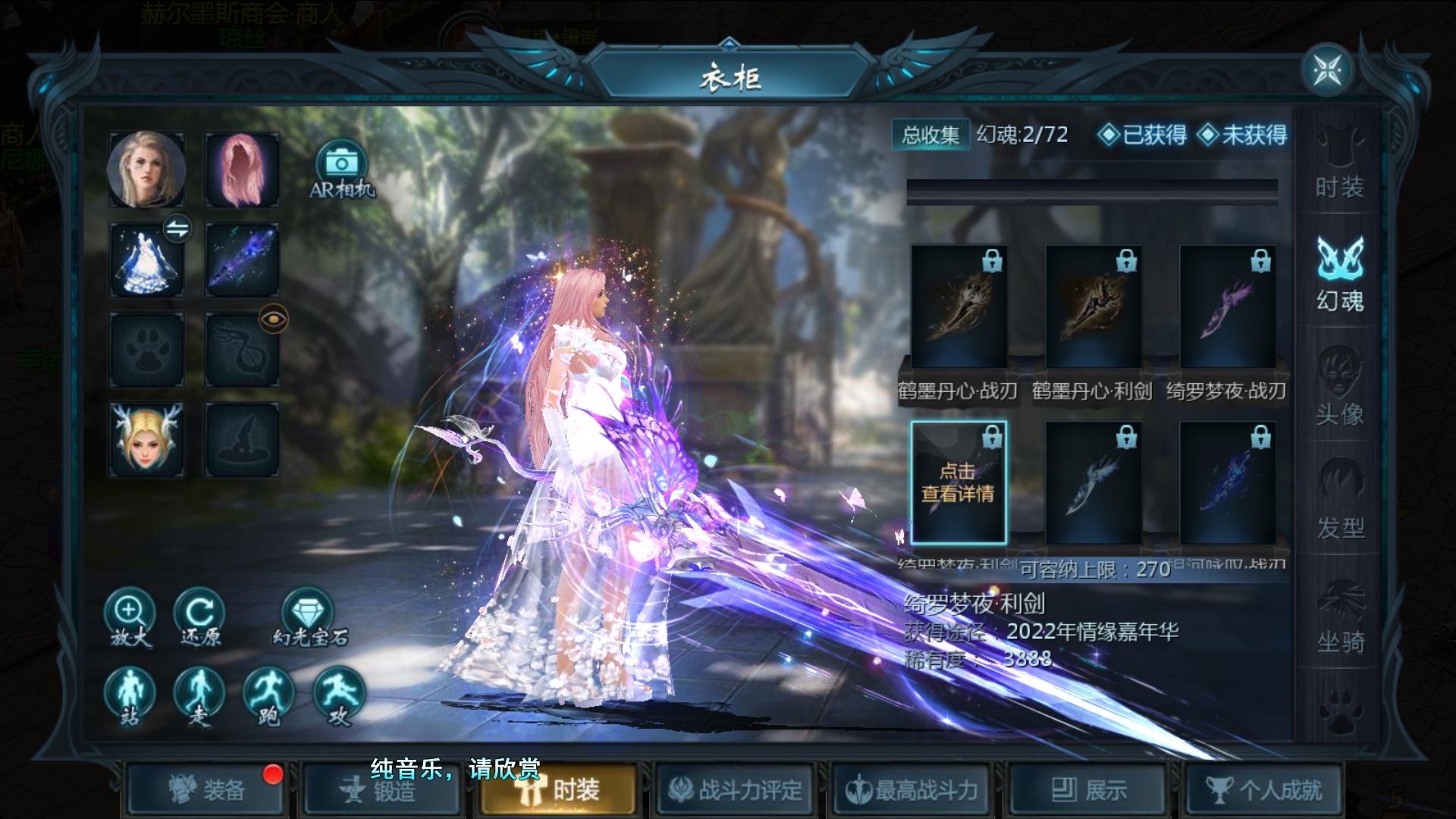
Task: Open the 装备 equipment bottom tab
Action: 206,790
